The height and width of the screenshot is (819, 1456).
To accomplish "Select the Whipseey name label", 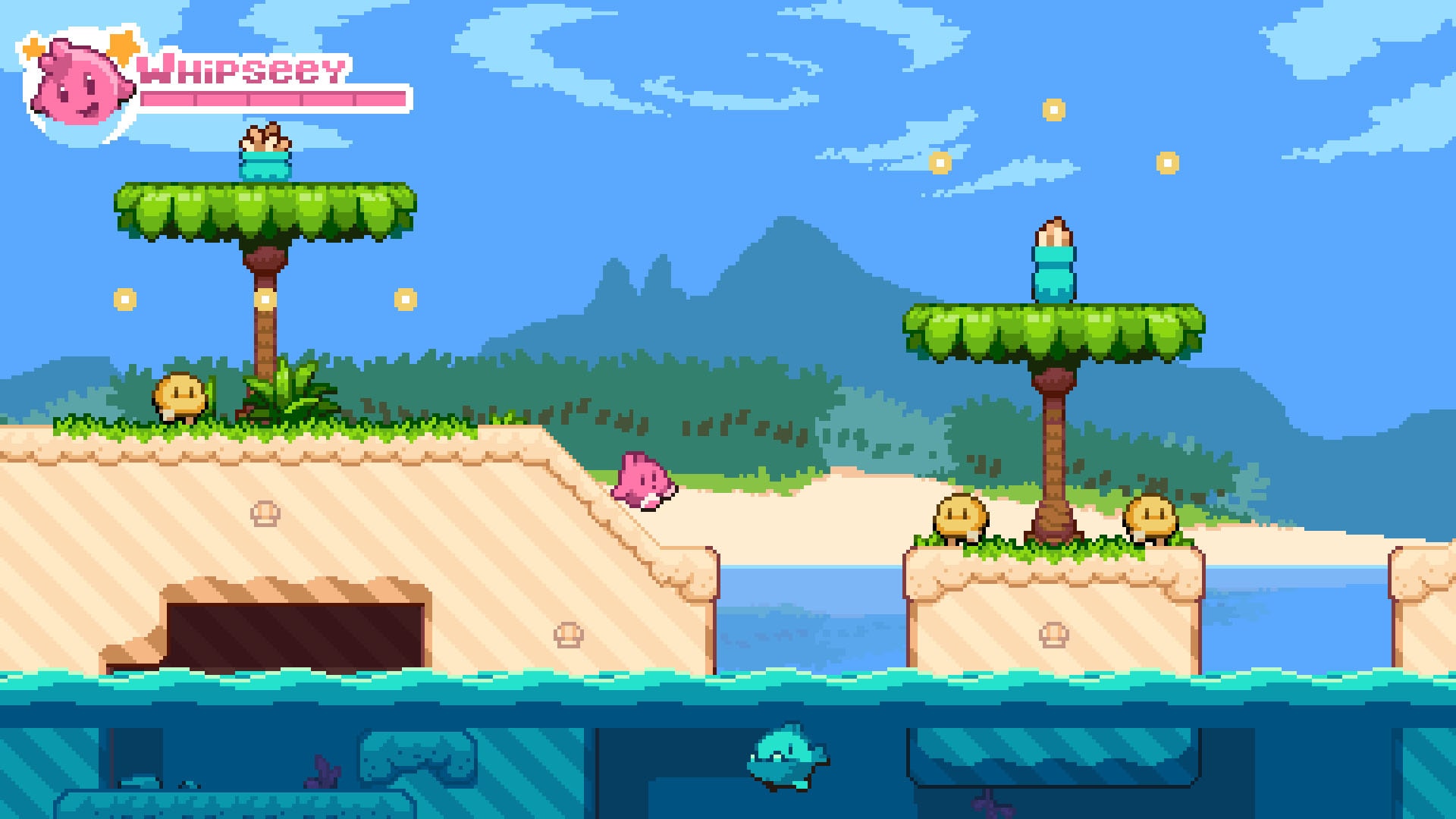I will 243,71.
